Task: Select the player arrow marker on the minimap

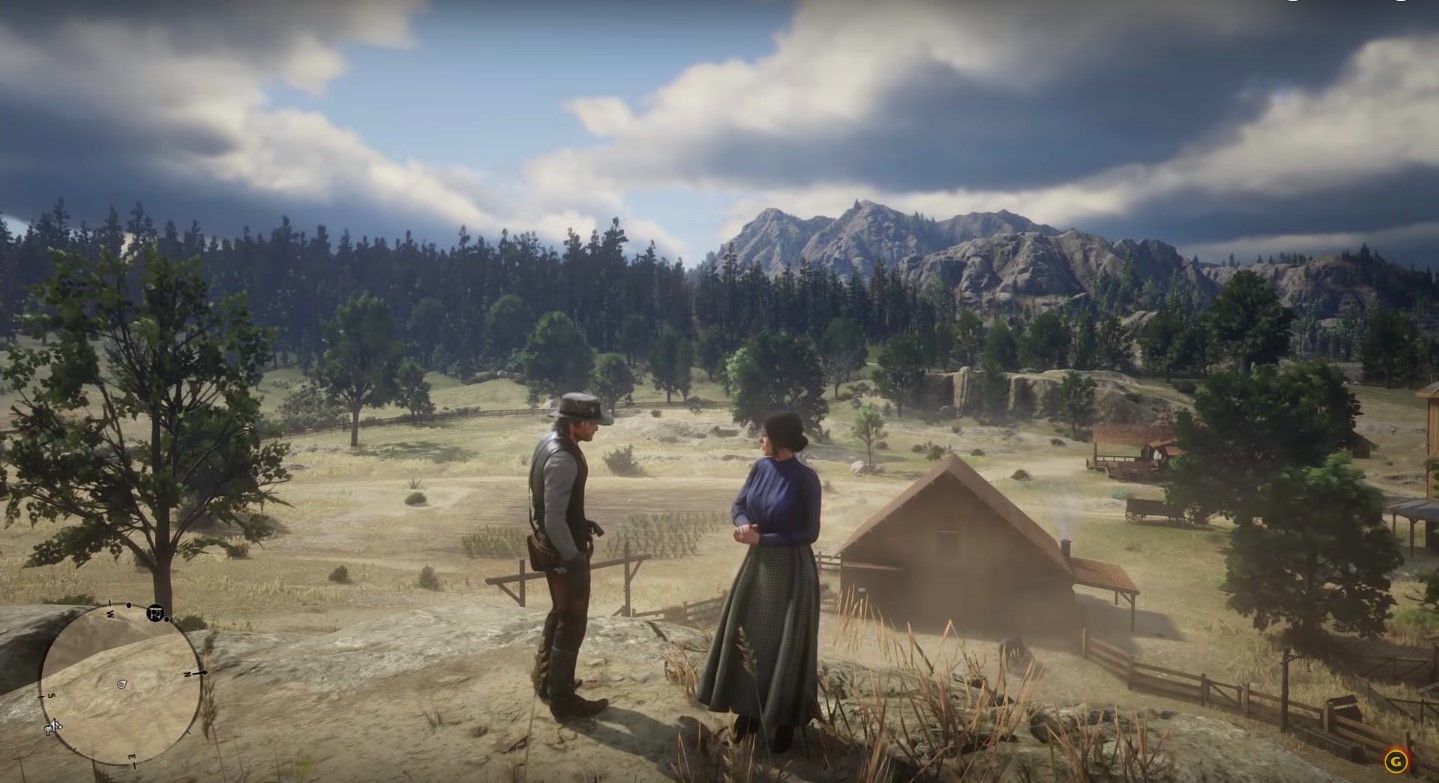Action: 120,684
